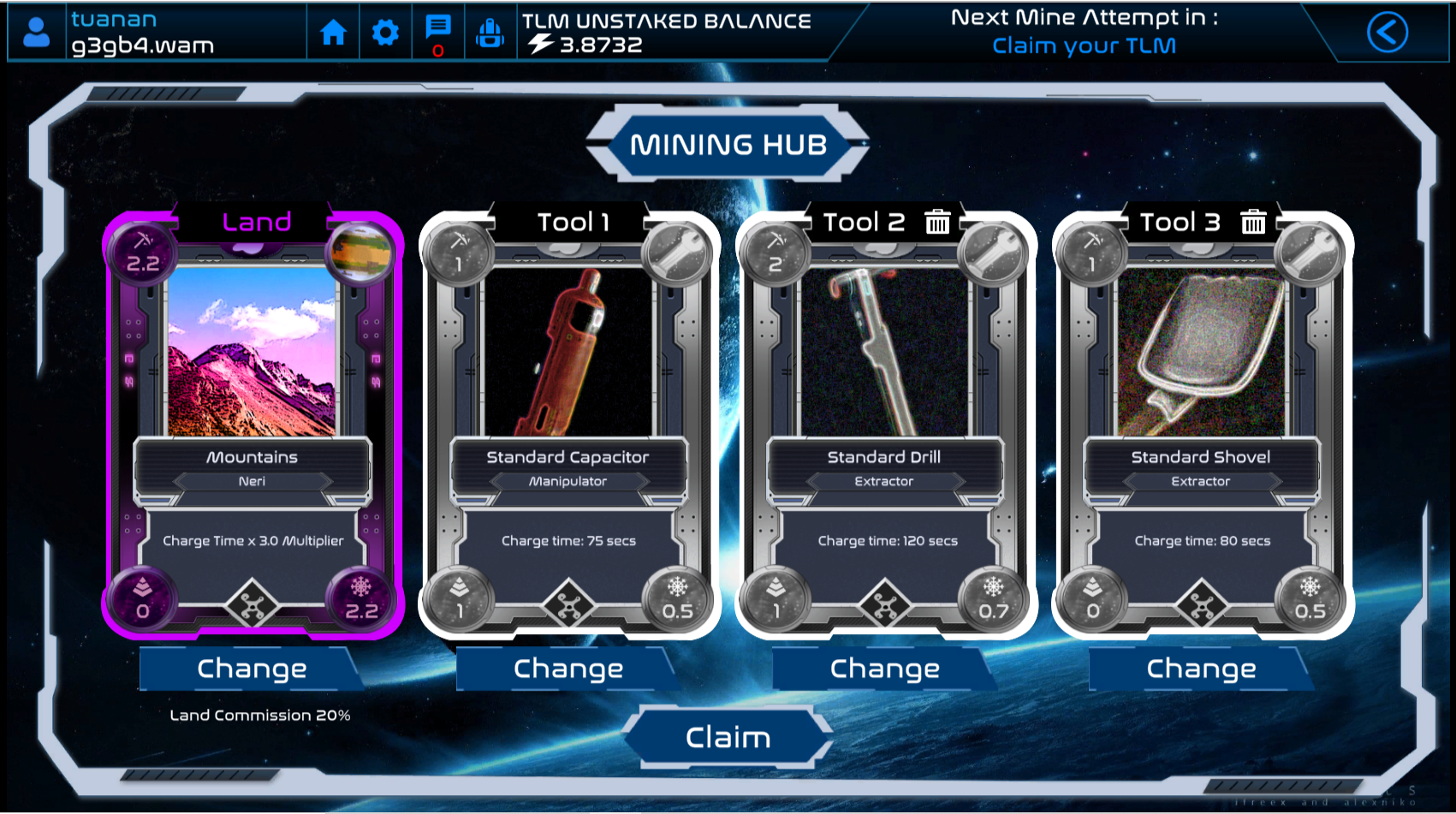The image size is (1456, 814).
Task: Remove Tool 2 with trash icon
Action: point(937,223)
